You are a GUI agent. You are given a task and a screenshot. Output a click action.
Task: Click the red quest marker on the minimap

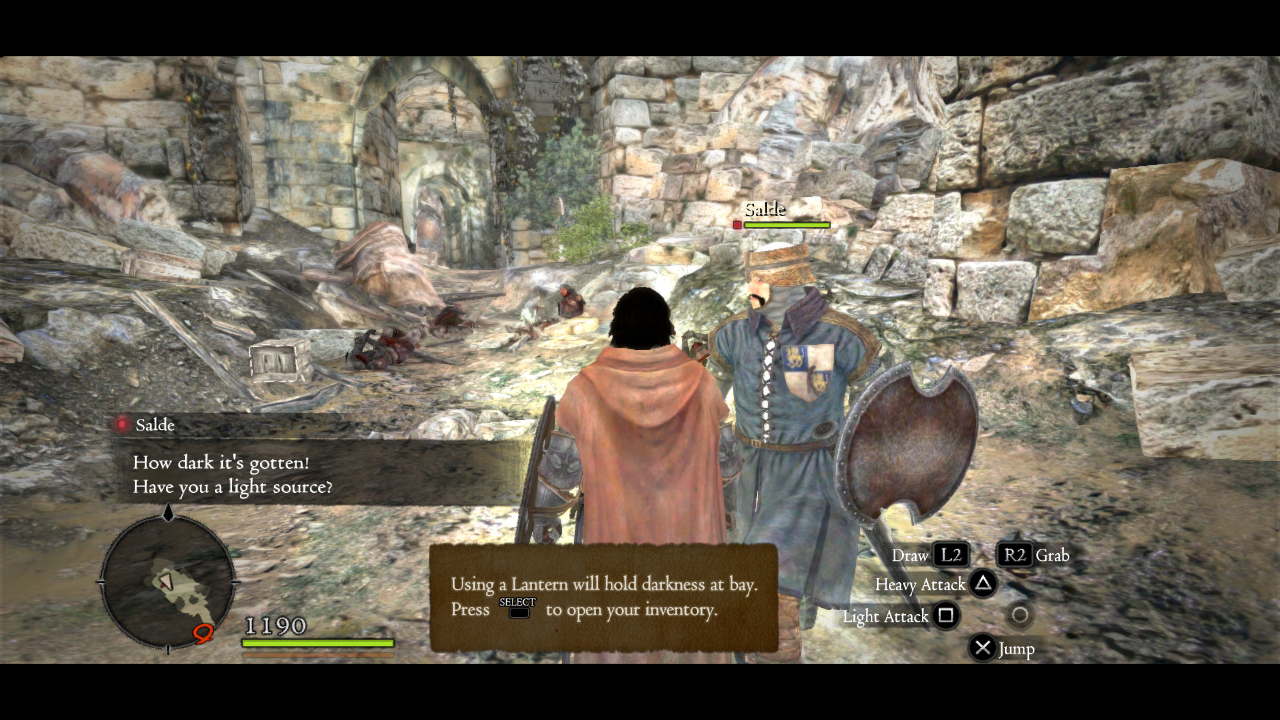tap(201, 631)
